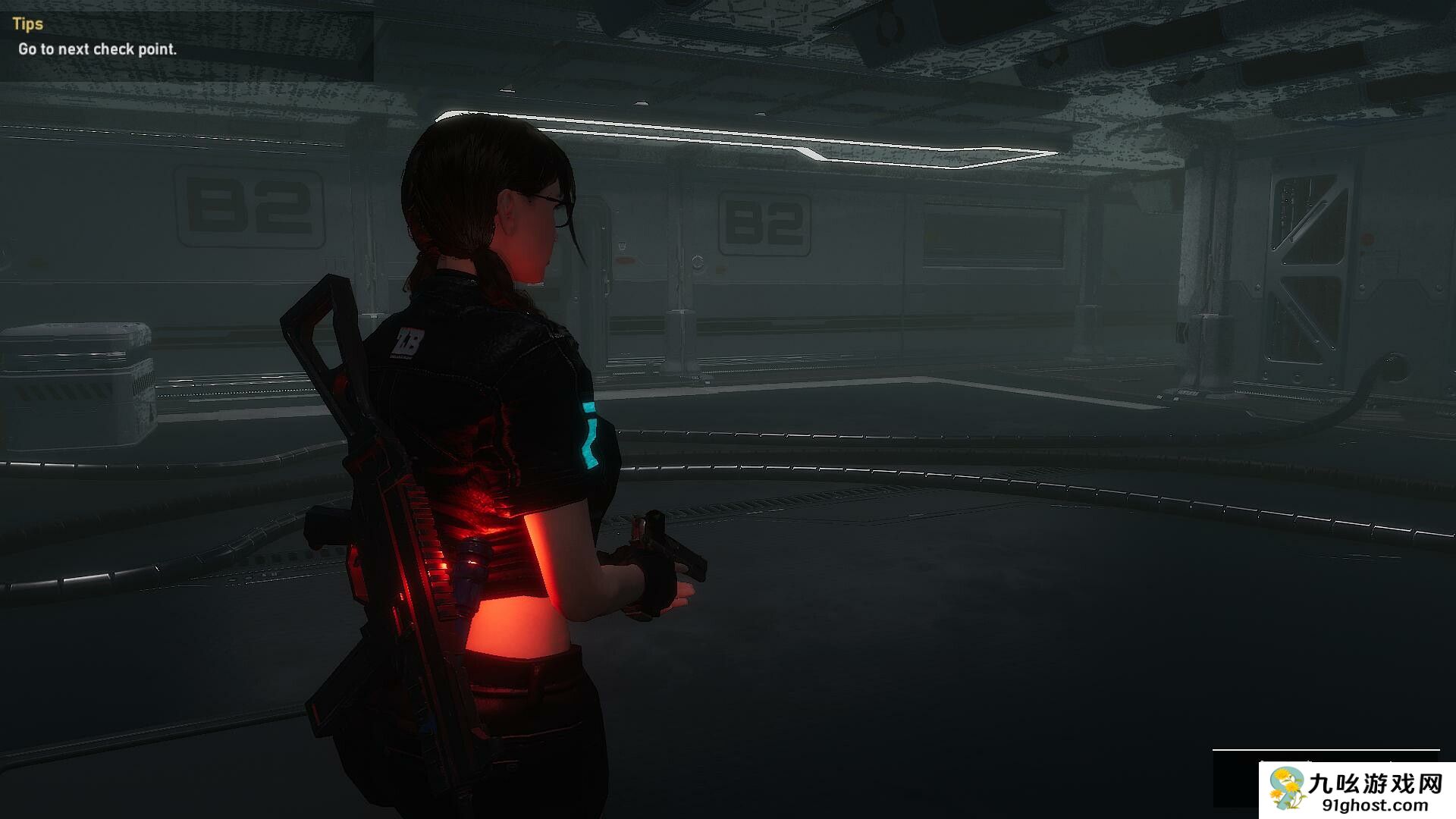Viewport: 1456px width, 819px height.
Task: Click the 91ghost.com watermark logo
Action: click(1357, 789)
